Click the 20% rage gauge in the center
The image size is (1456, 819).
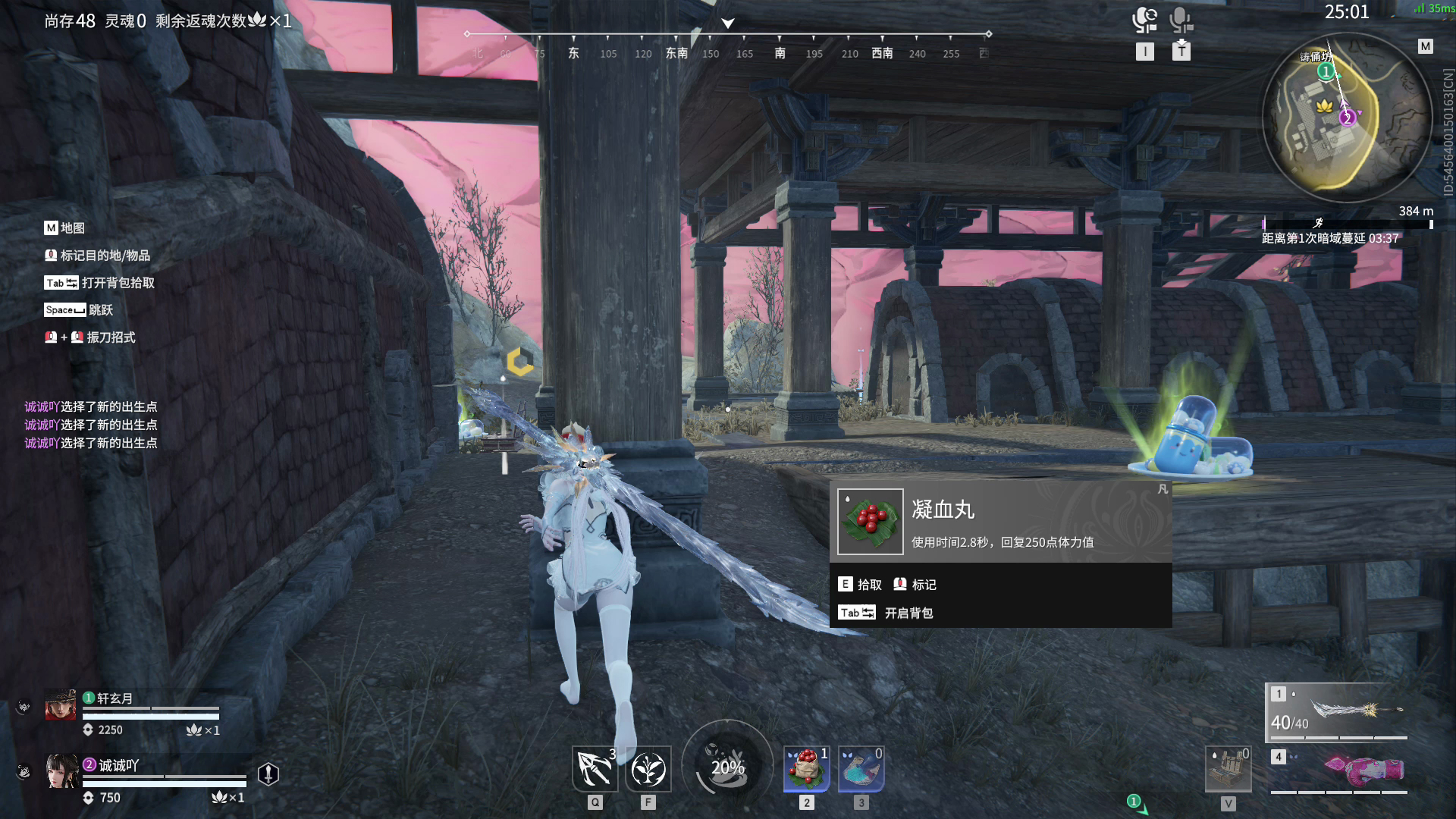tap(727, 767)
